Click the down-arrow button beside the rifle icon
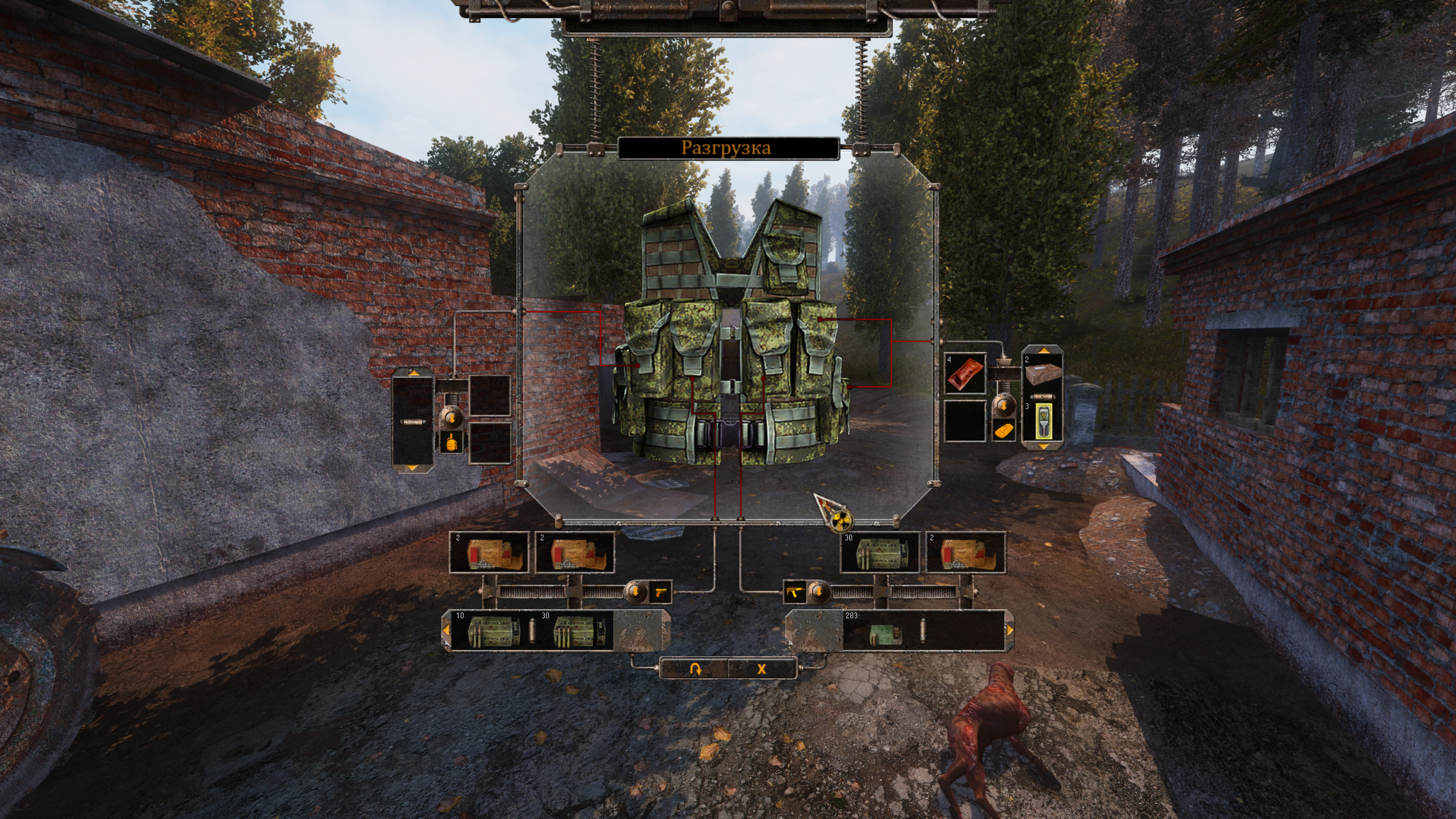Viewport: 1456px width, 819px height. [x=818, y=592]
